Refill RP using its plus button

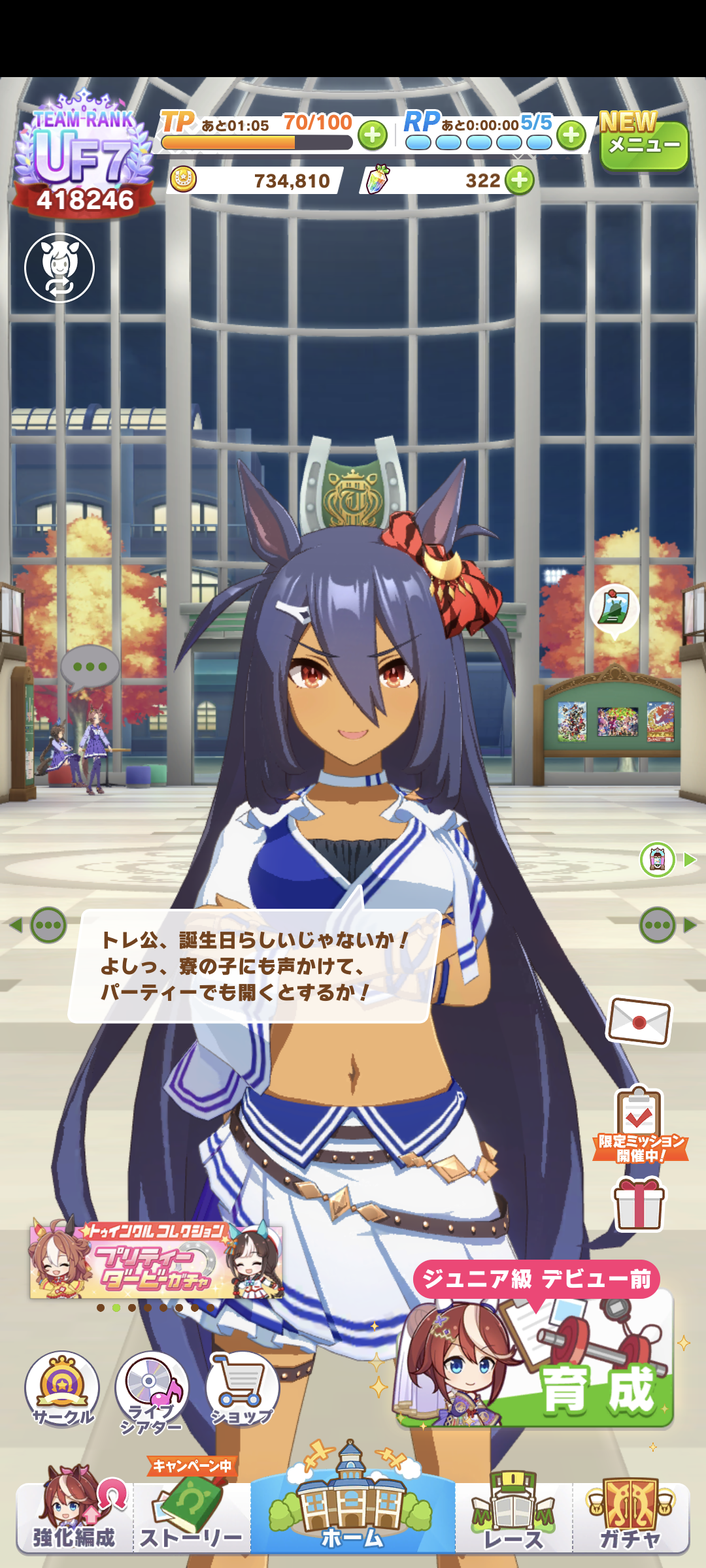[571, 135]
